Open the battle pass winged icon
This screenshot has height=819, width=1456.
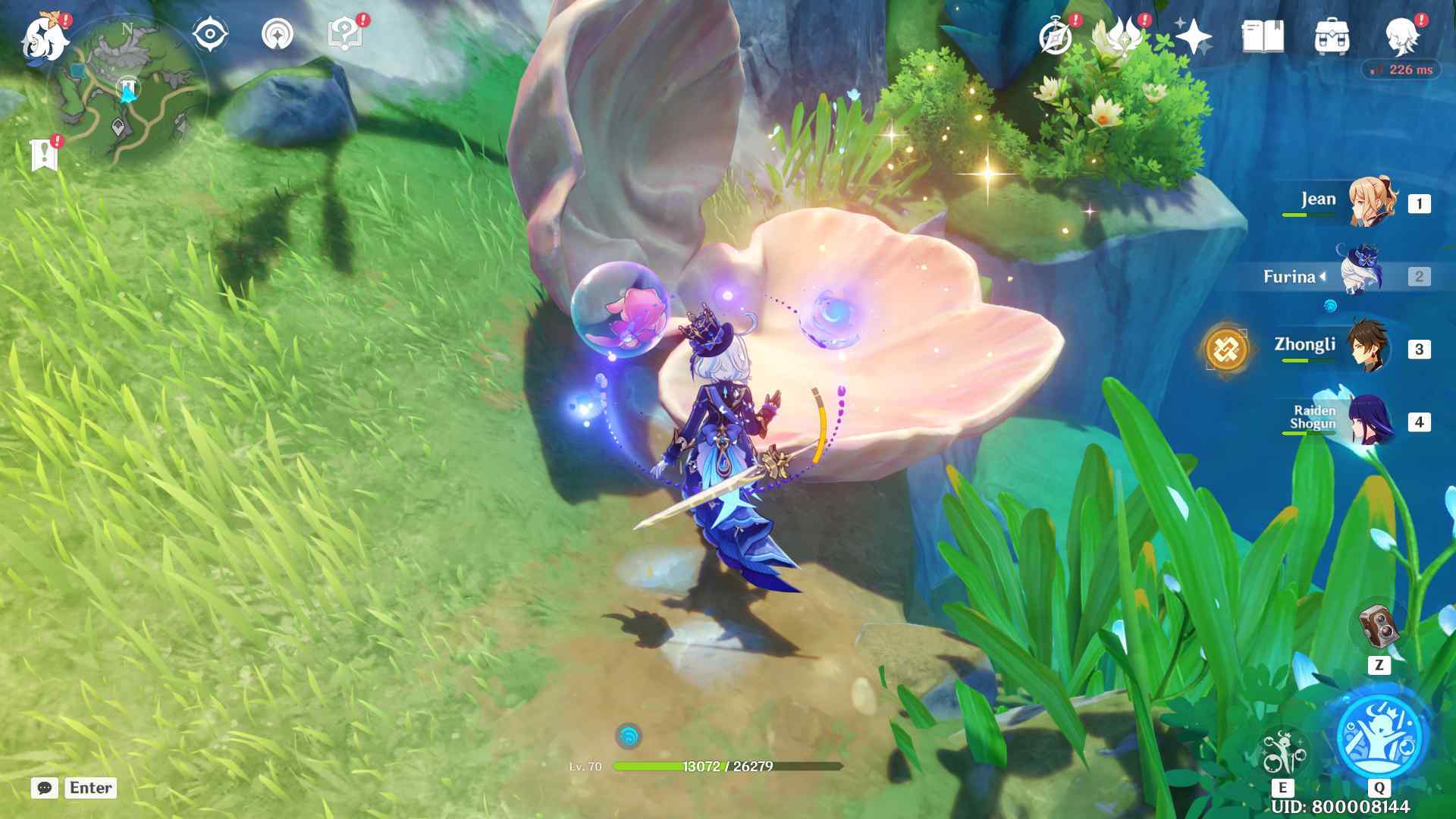click(x=1118, y=36)
